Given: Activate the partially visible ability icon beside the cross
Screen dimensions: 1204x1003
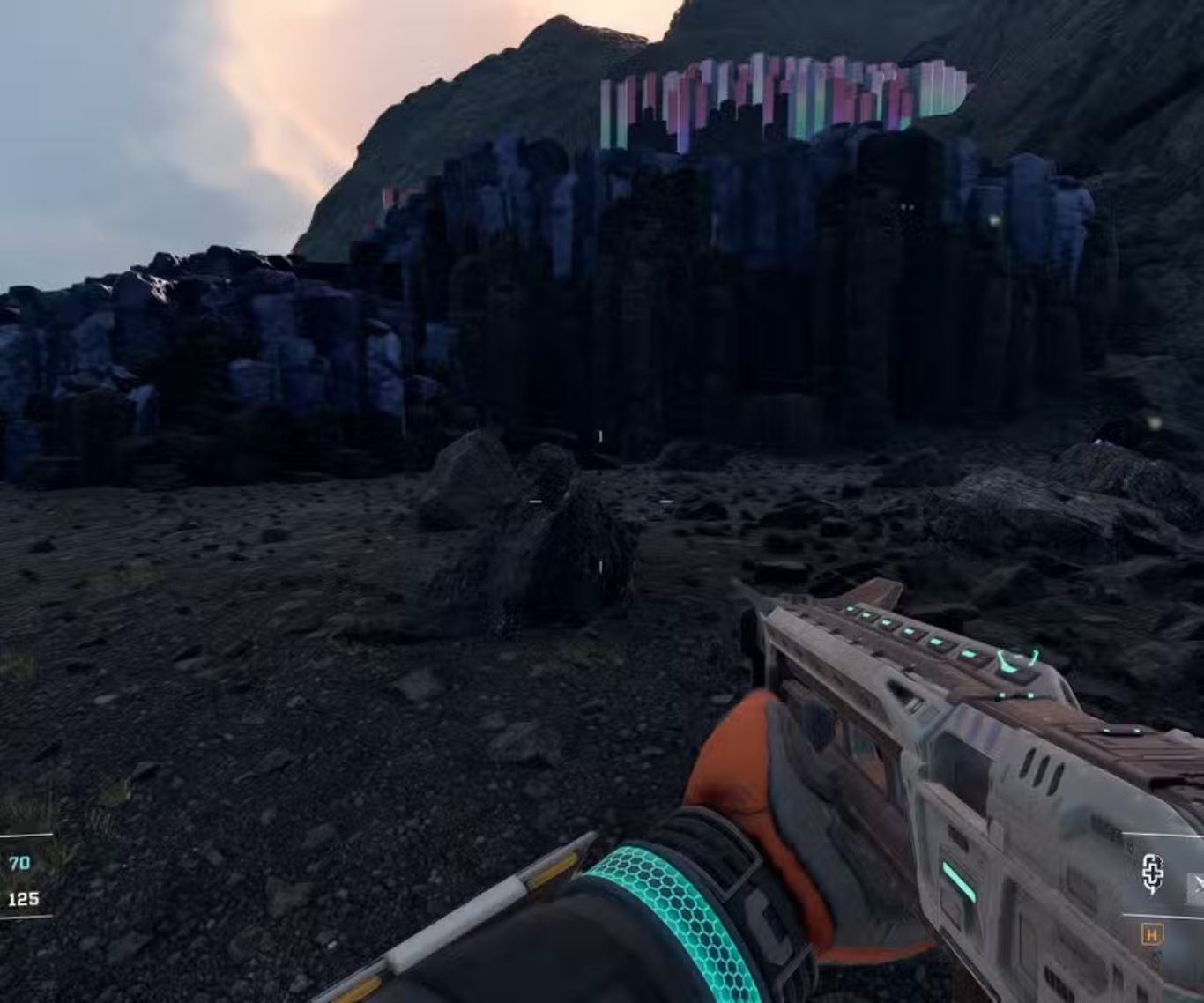Looking at the screenshot, I should point(1196,888).
